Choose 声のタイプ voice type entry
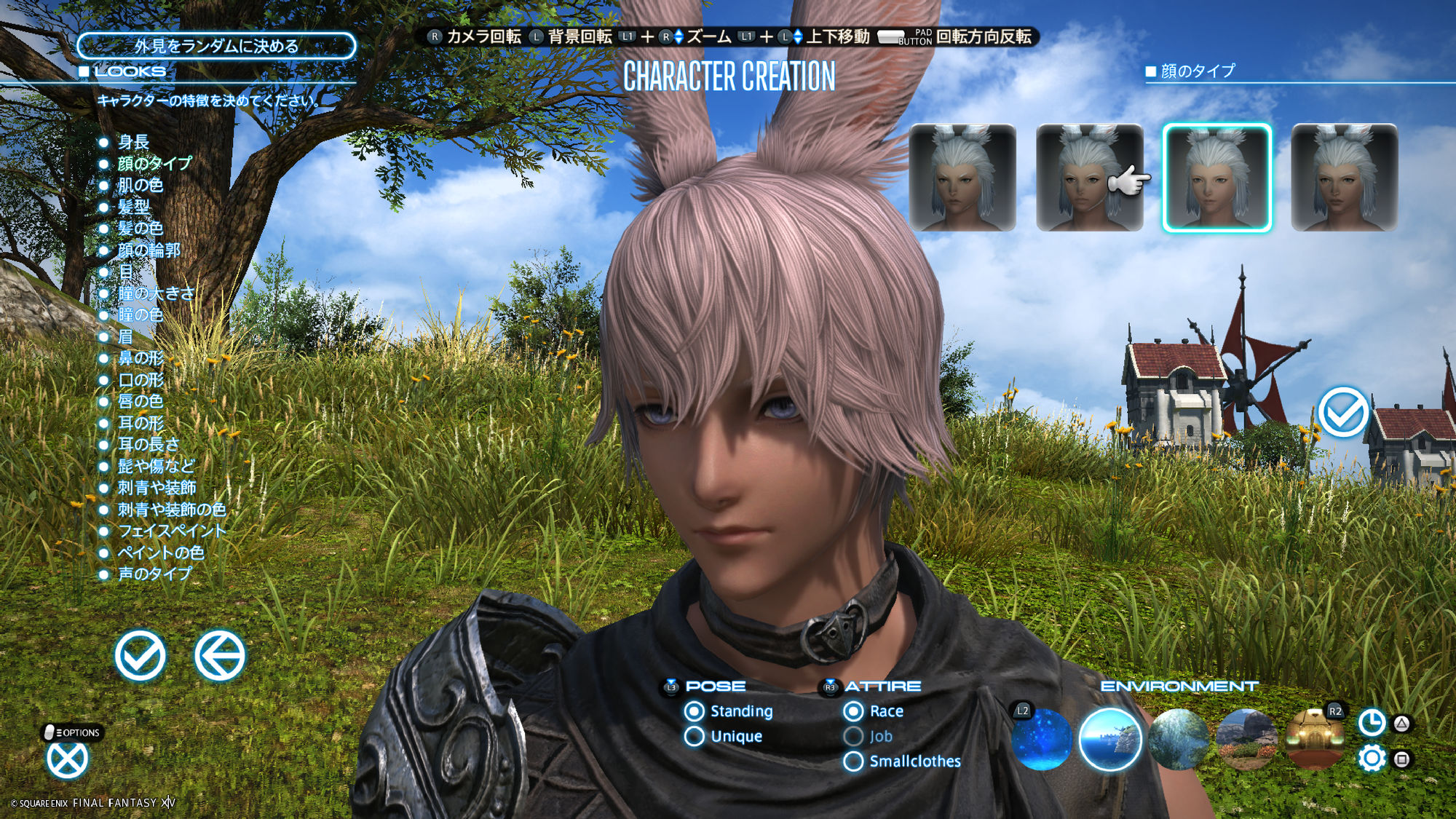Viewport: 1456px width, 819px height. (154, 574)
